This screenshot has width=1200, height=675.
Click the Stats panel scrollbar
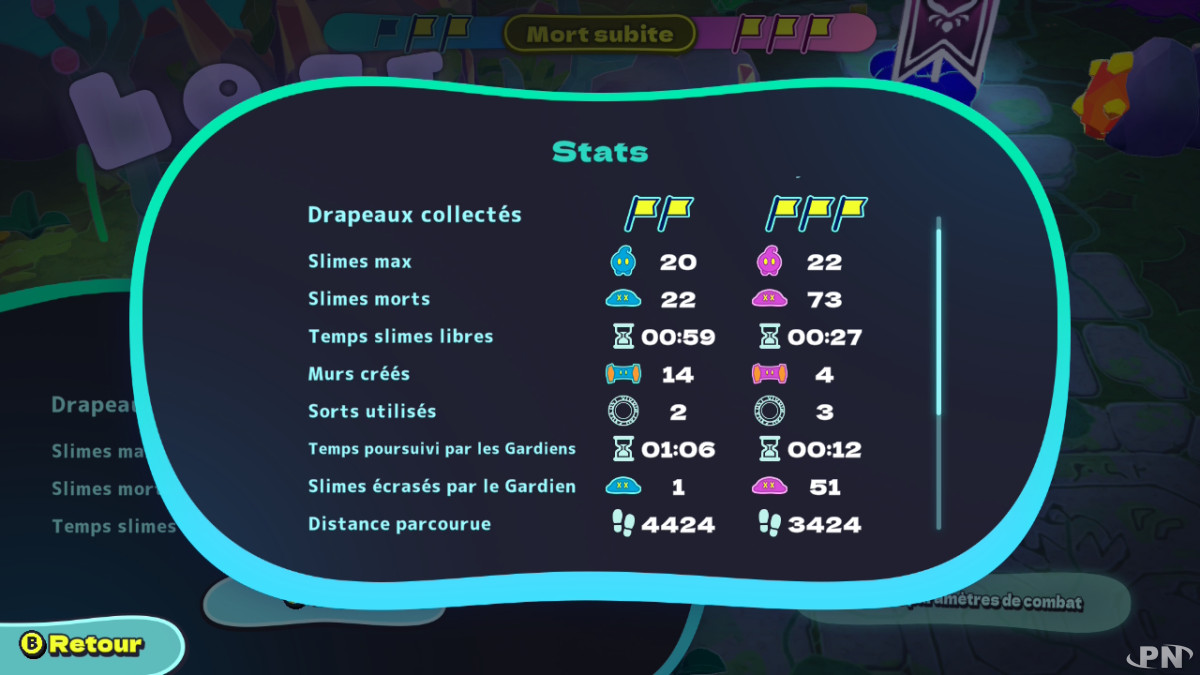[x=938, y=320]
